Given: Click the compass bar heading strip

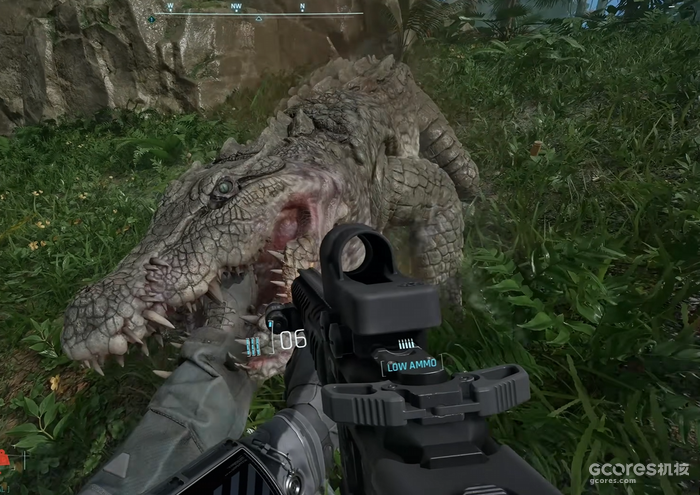Looking at the screenshot, I should [x=256, y=12].
